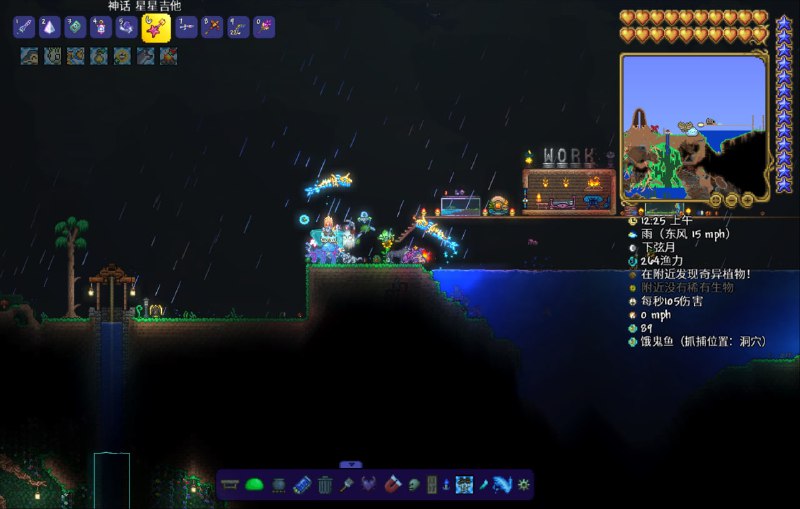The width and height of the screenshot is (800, 509).
Task: Select the crossed pickaxe in hotbar slot 8
Action: pyautogui.click(x=212, y=27)
